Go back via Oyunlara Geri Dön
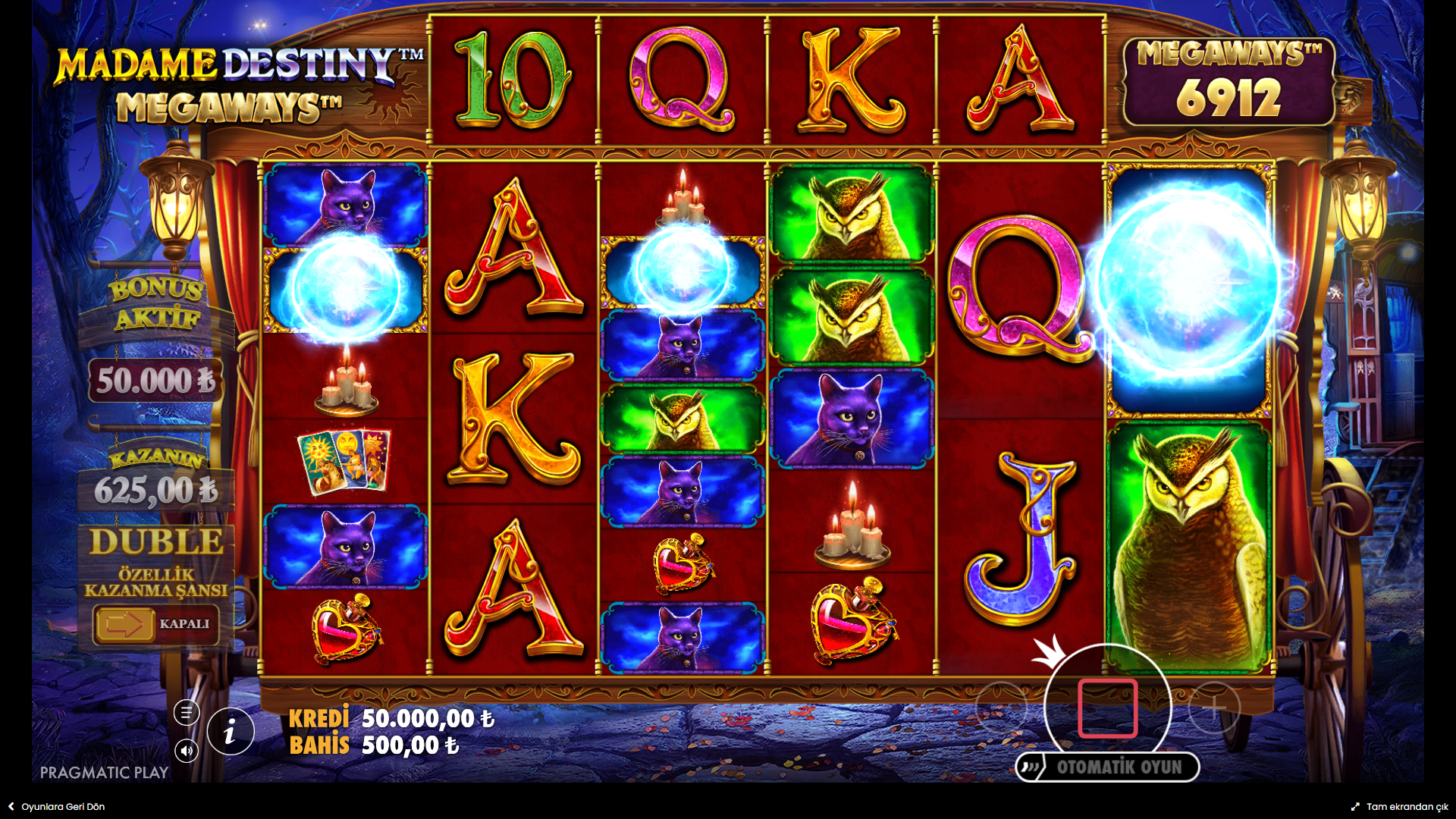Image resolution: width=1456 pixels, height=819 pixels. click(57, 807)
